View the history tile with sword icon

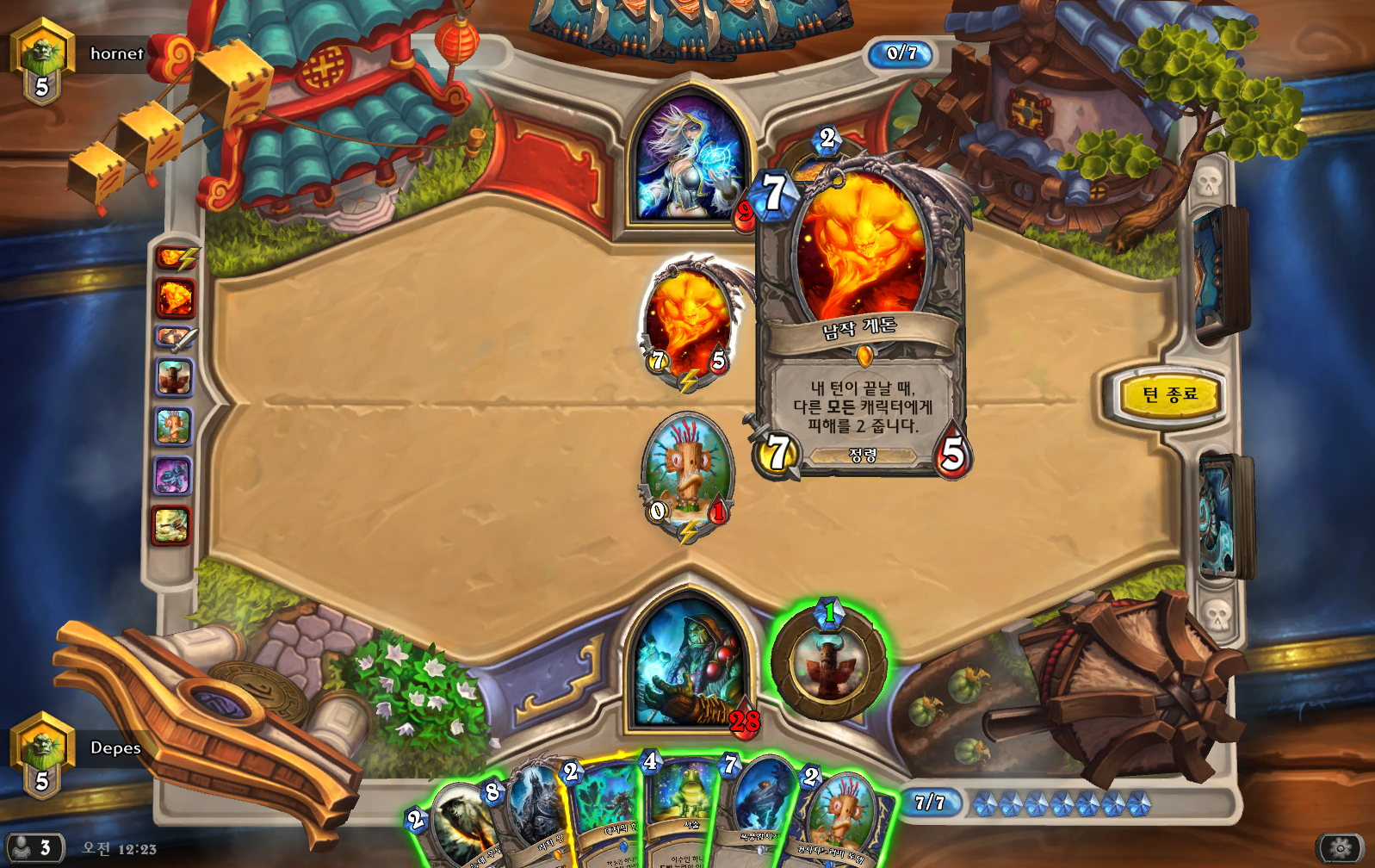coord(174,338)
